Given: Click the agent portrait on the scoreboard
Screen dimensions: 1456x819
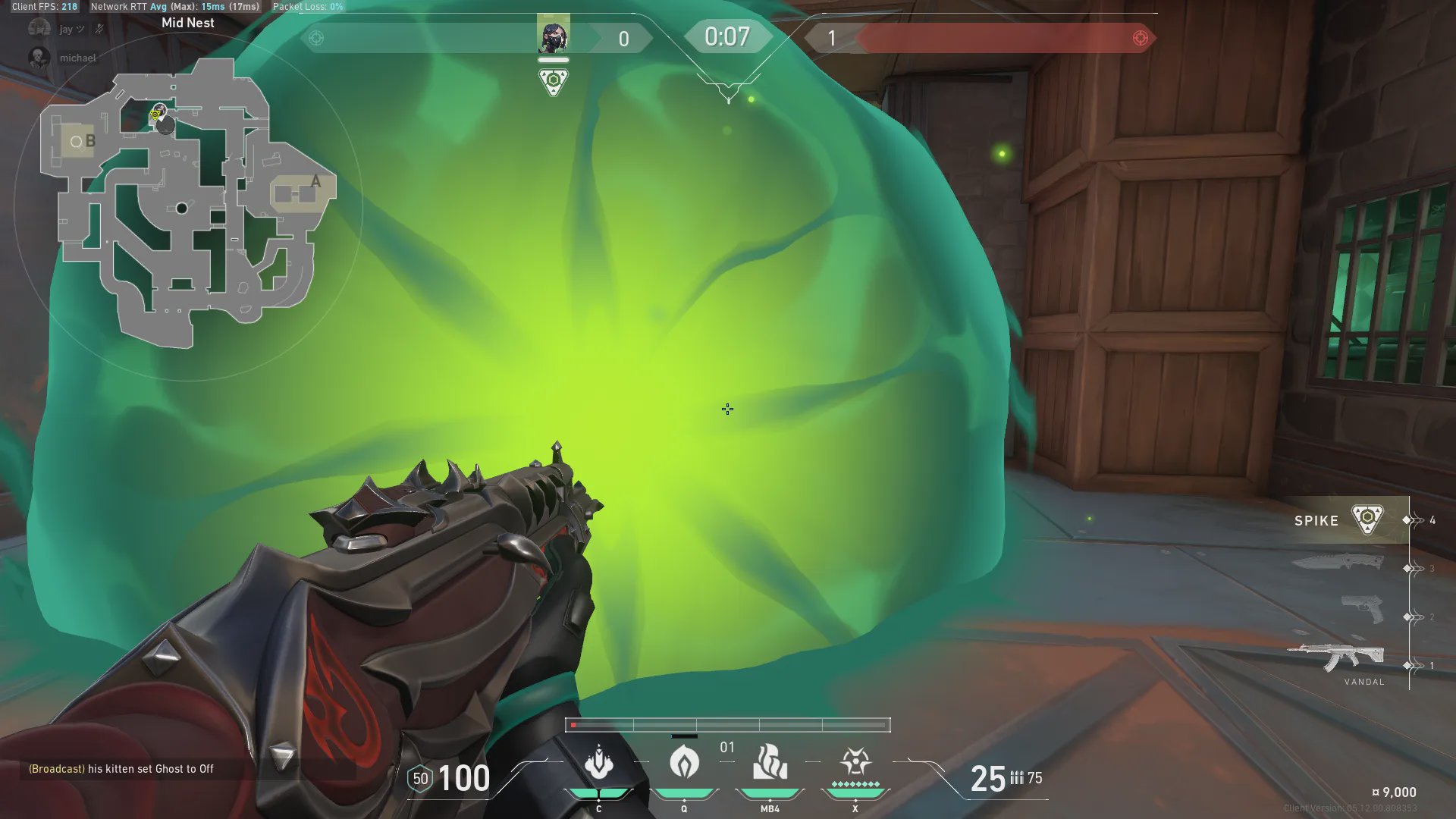Looking at the screenshot, I should click(x=553, y=36).
